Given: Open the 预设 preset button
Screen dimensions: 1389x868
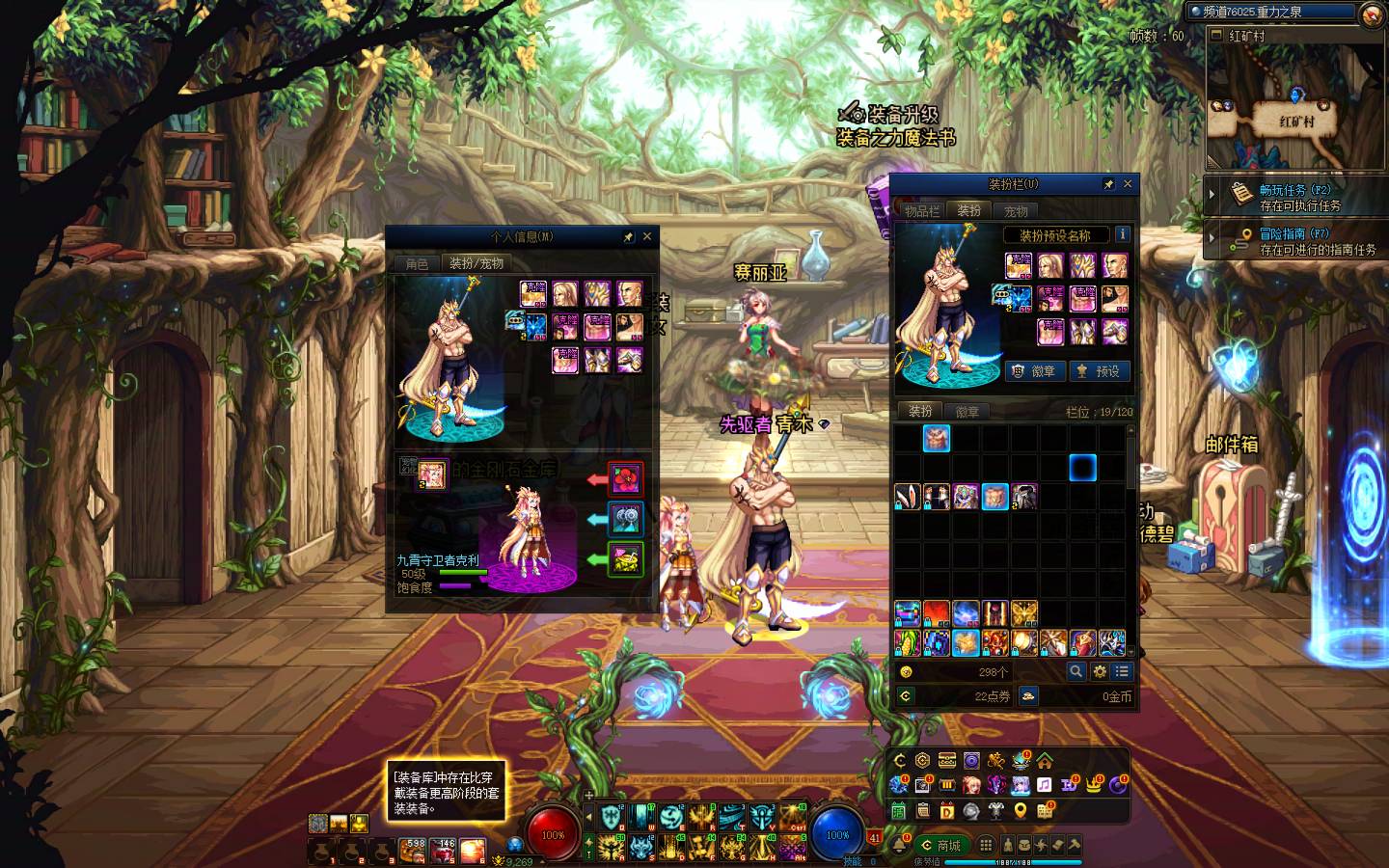Looking at the screenshot, I should coord(1099,371).
